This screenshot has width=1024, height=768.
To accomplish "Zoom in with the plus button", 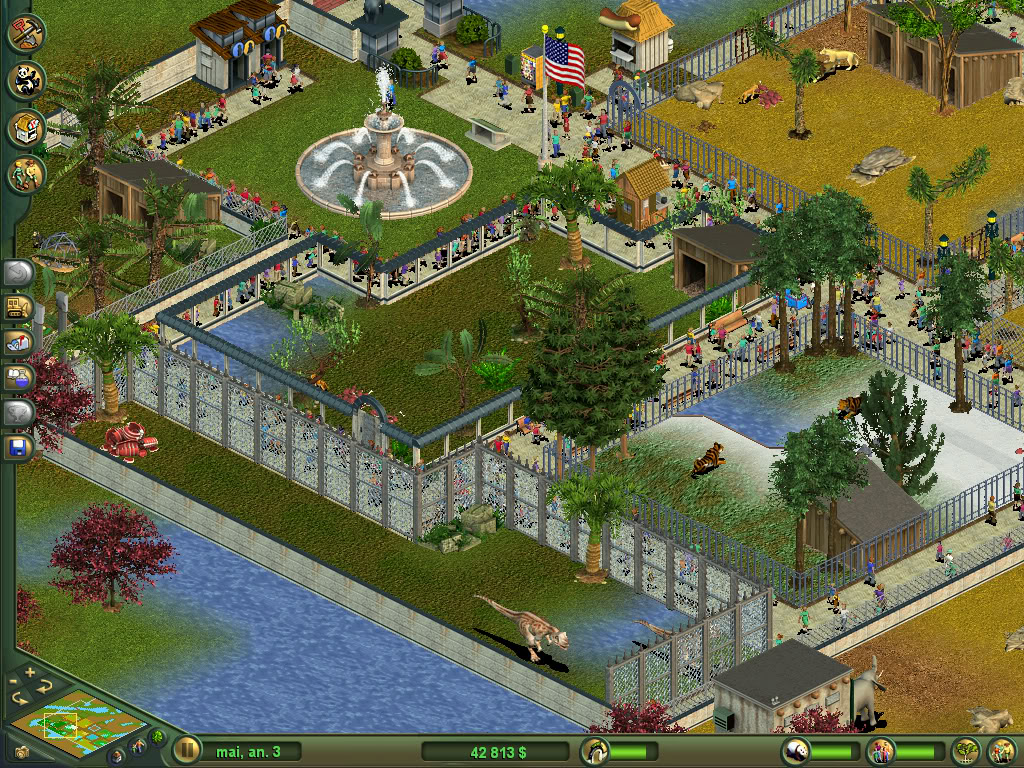I will (29, 672).
